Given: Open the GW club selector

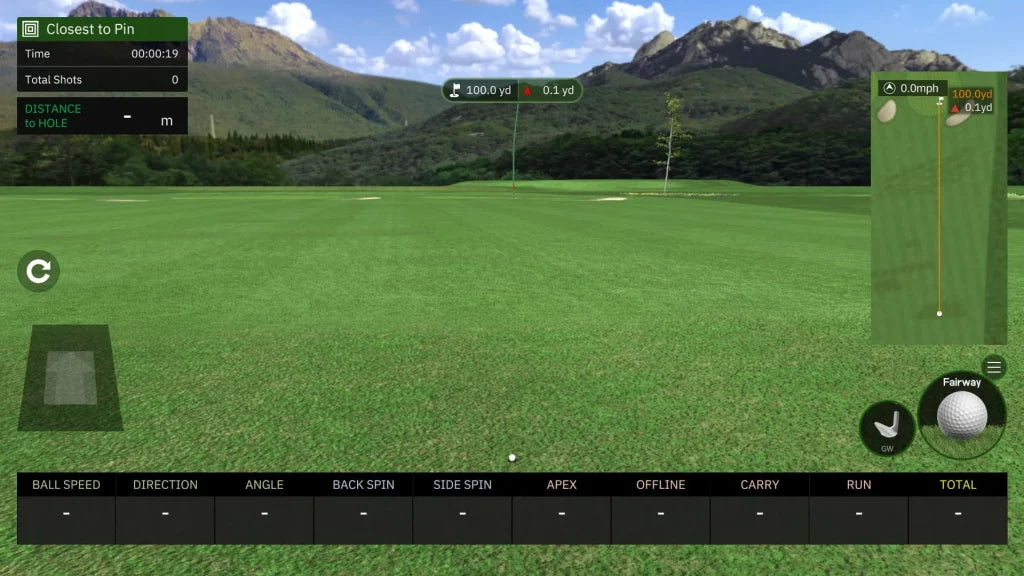Looking at the screenshot, I should (887, 428).
